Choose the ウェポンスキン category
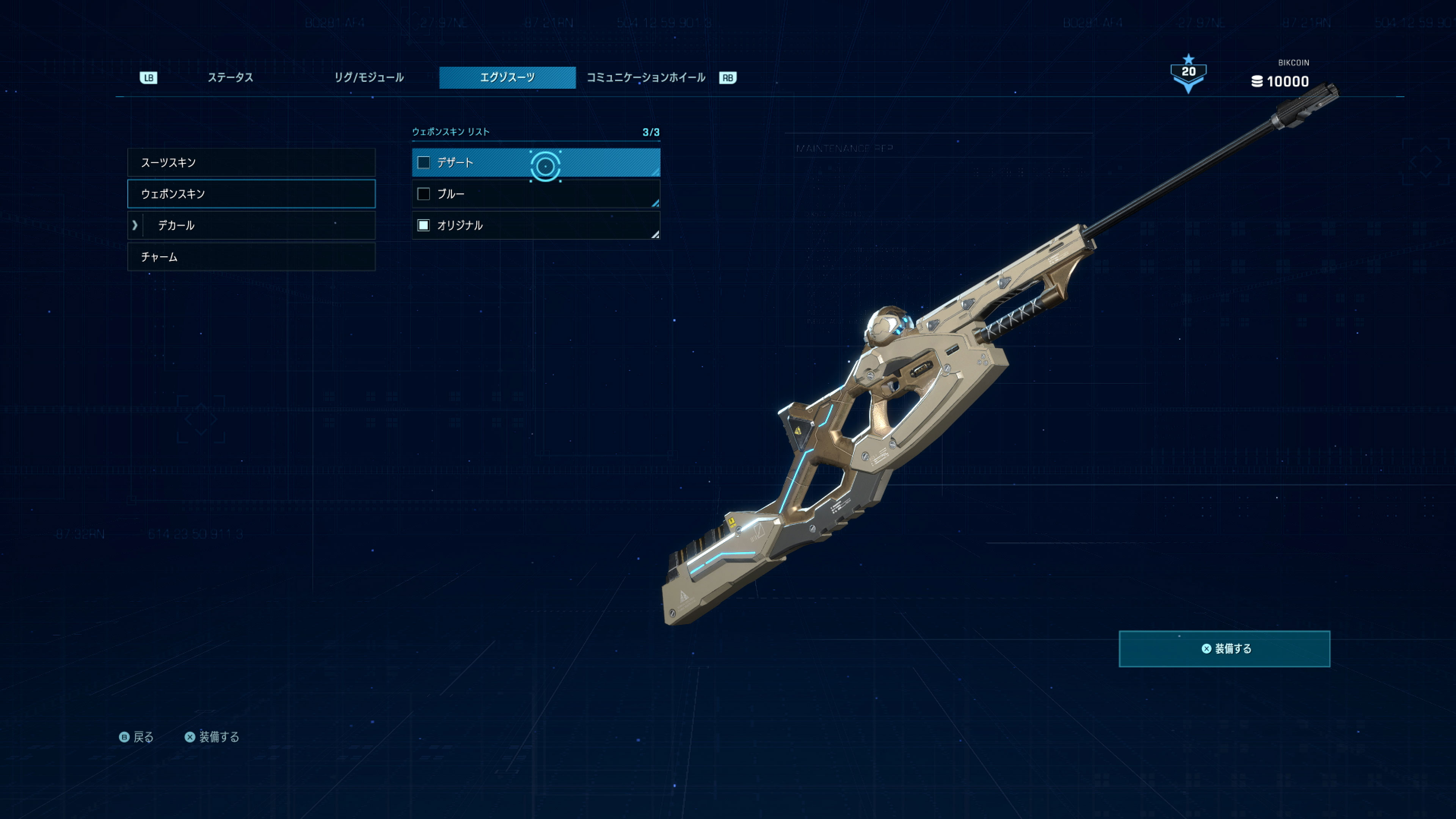 point(251,194)
